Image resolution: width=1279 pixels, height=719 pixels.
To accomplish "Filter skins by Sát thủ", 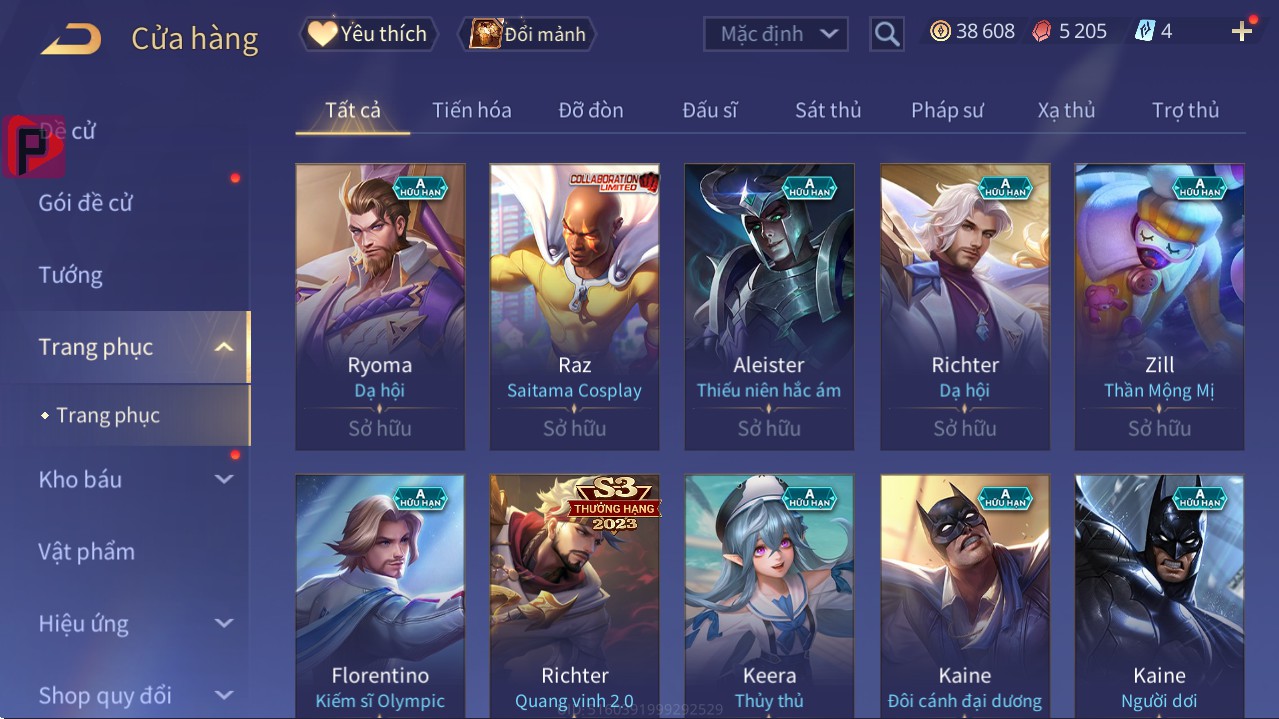I will point(828,110).
